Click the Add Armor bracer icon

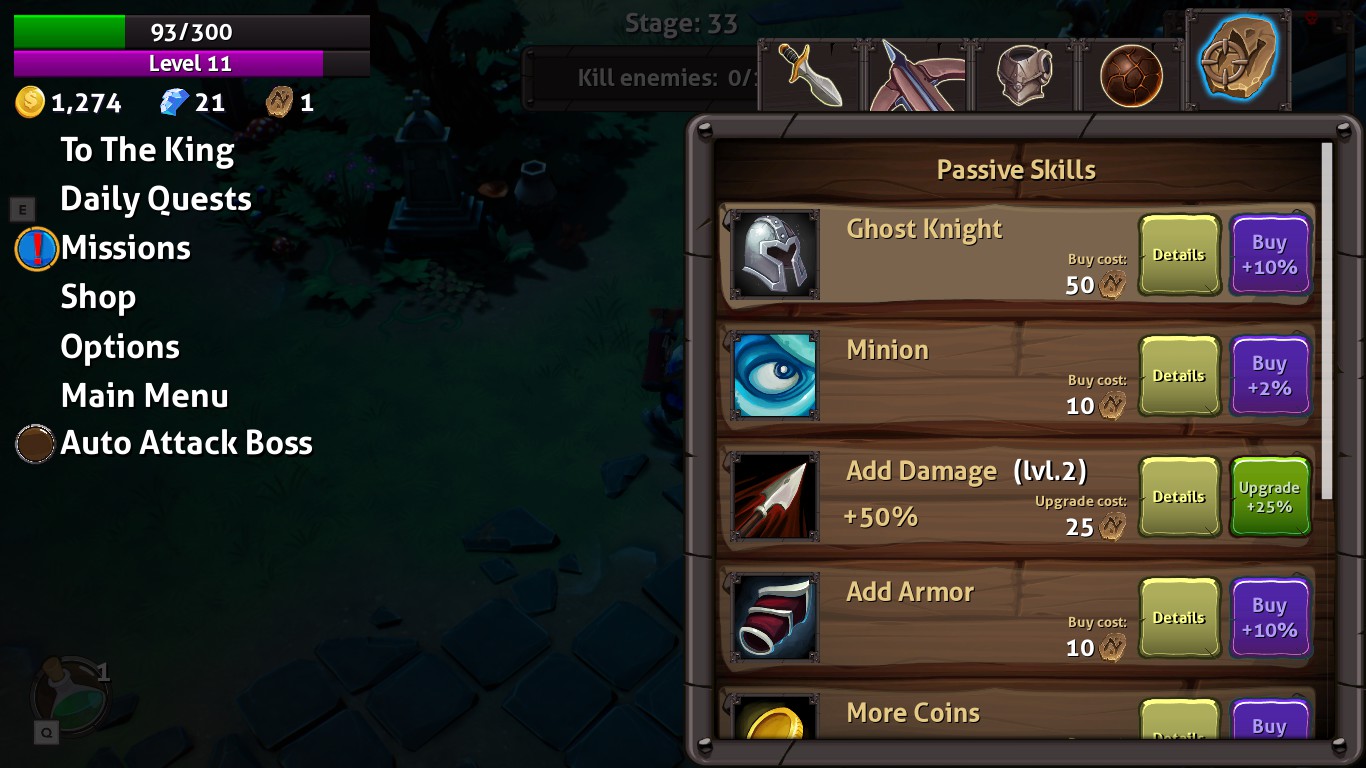click(775, 617)
